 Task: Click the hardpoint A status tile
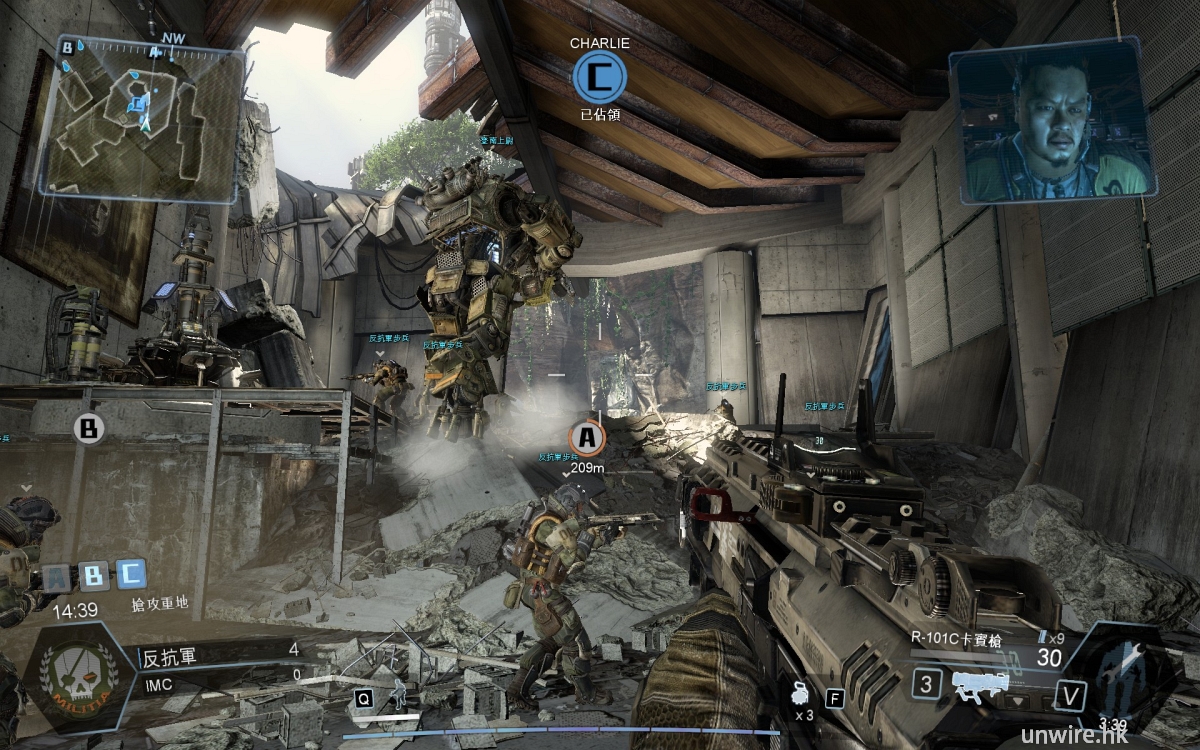58,576
